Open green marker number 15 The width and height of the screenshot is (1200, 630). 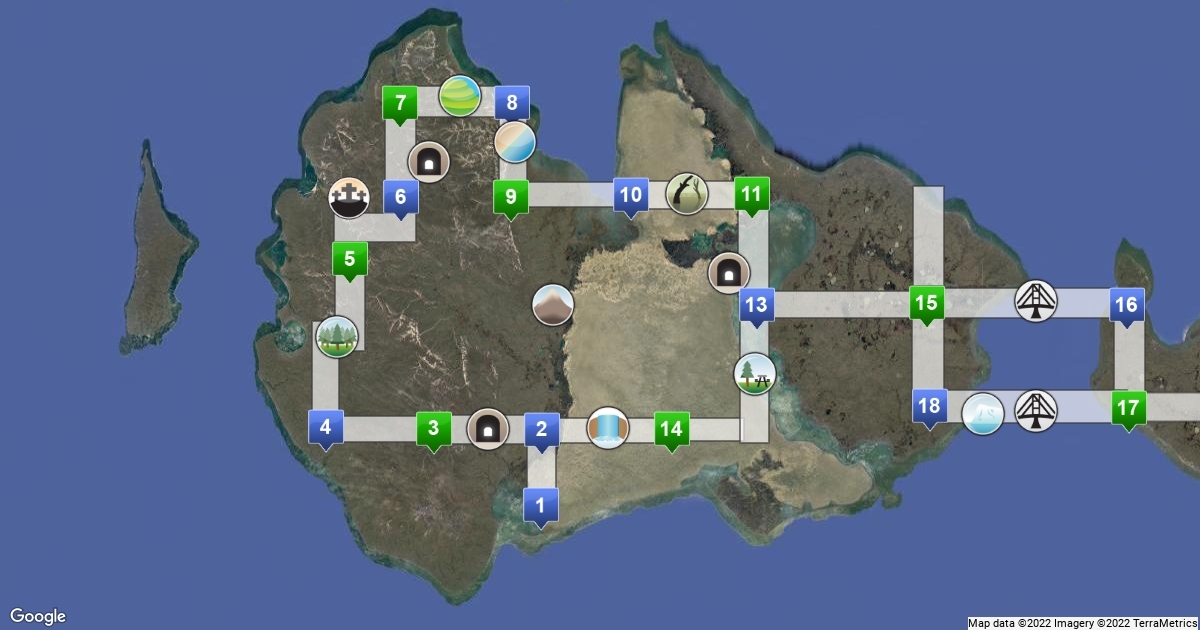[x=927, y=303]
